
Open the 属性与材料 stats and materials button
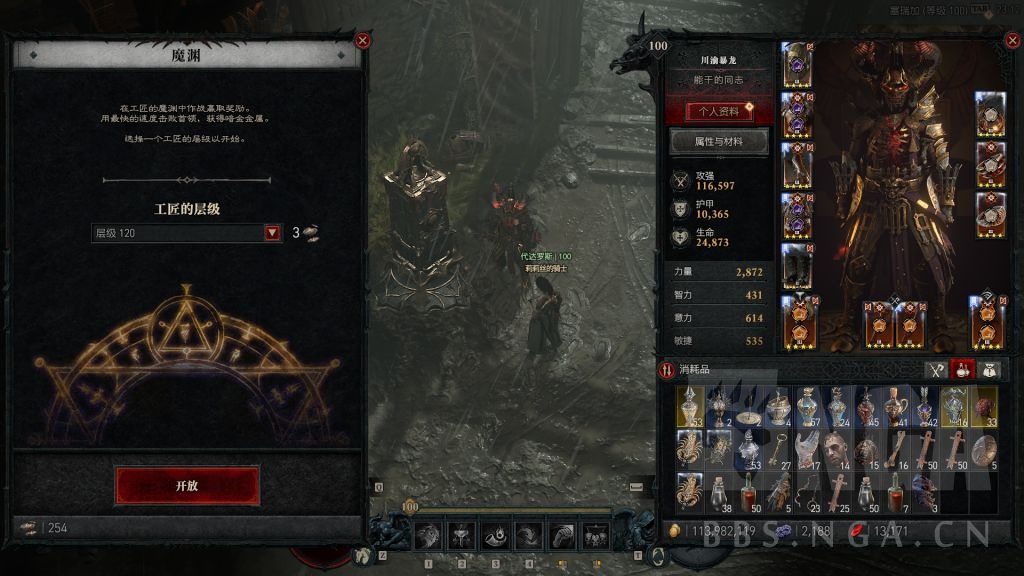point(718,142)
